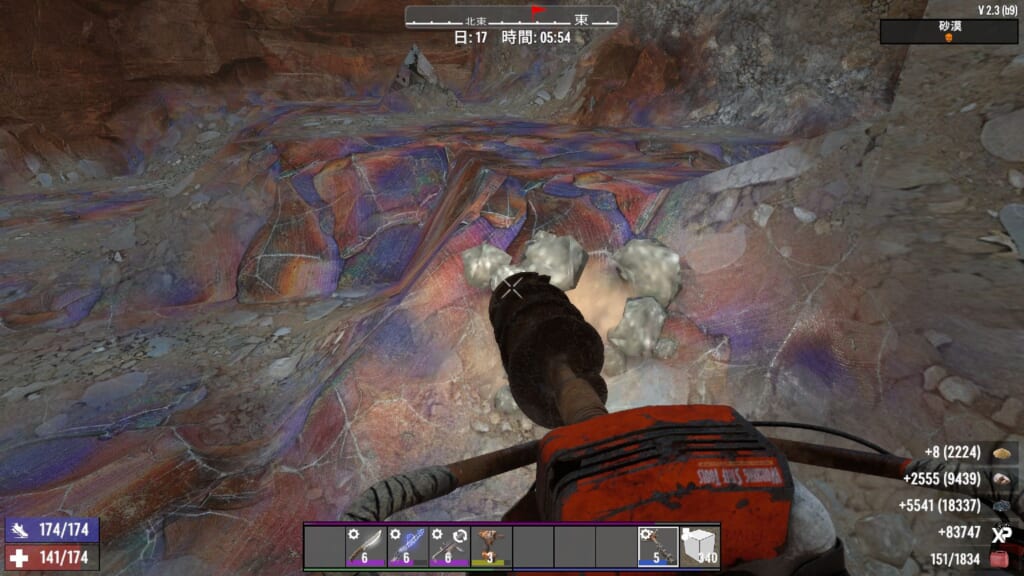
Task: Choose the blue glowing weapon hotbar slot
Action: coord(407,546)
